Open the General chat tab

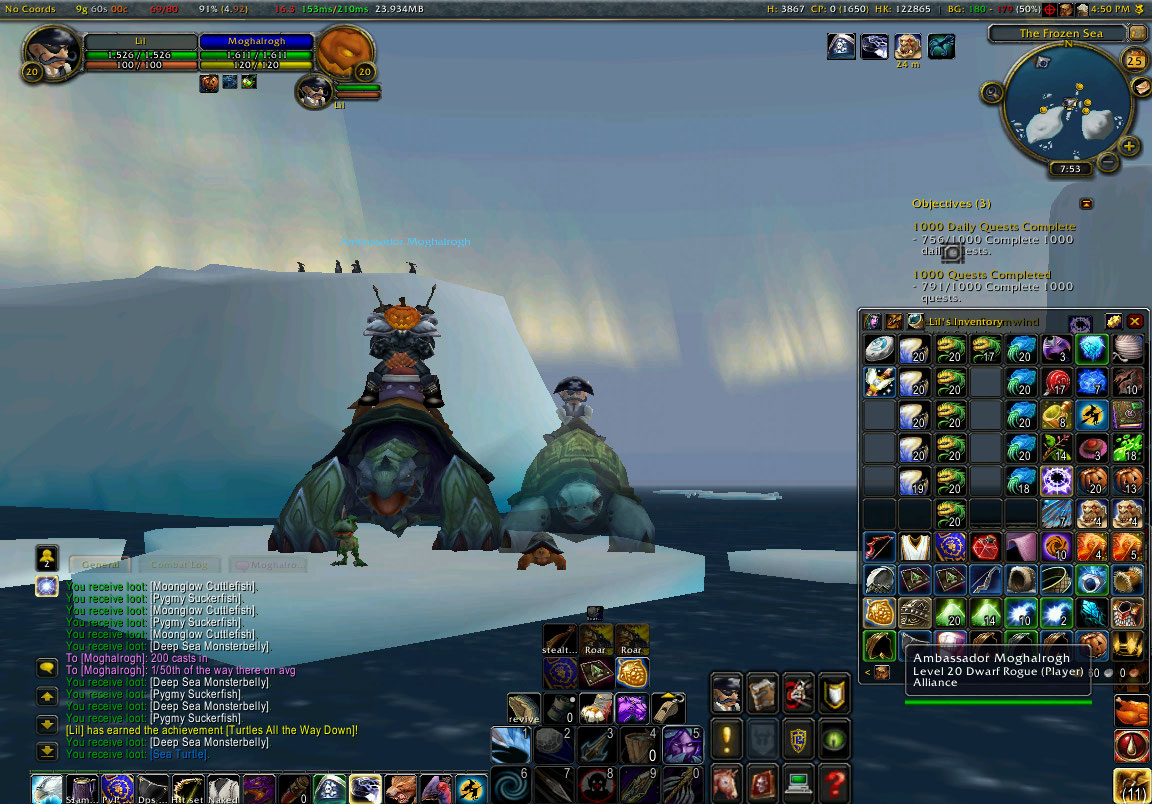(100, 565)
